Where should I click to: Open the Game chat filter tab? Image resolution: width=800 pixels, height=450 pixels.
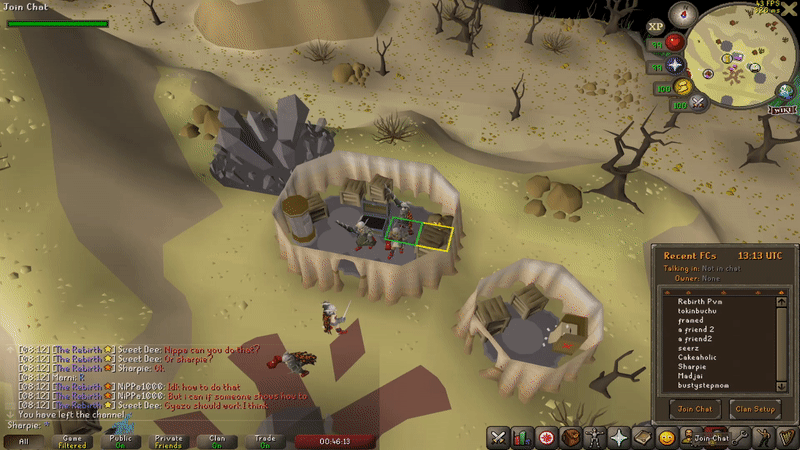(x=72, y=440)
